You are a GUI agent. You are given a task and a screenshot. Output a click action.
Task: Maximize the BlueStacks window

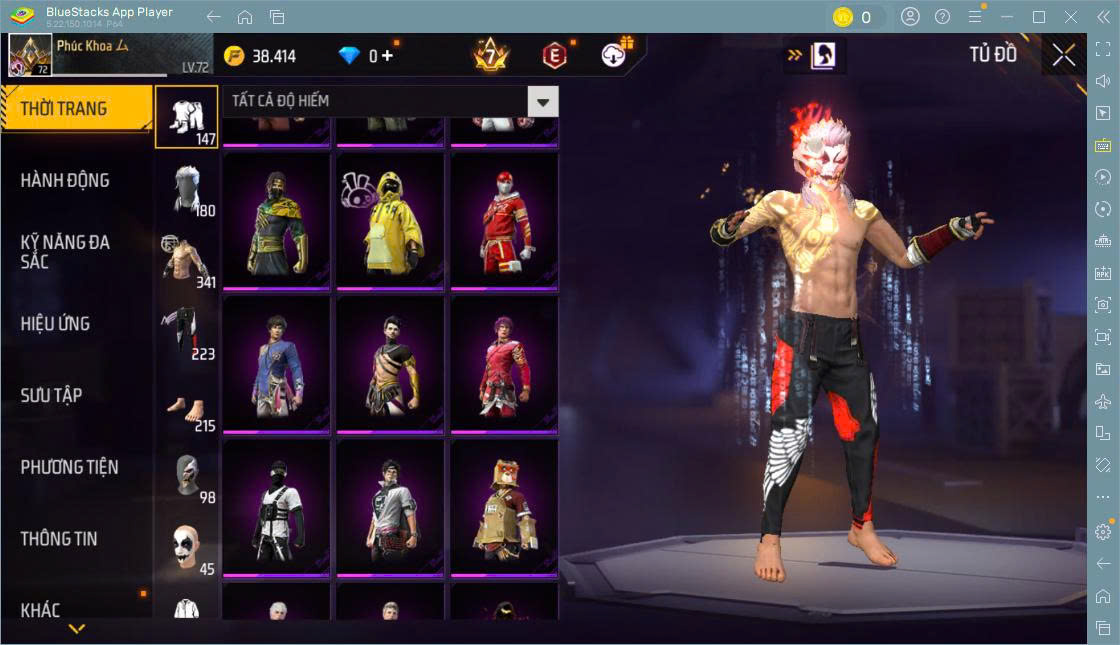(x=1039, y=16)
